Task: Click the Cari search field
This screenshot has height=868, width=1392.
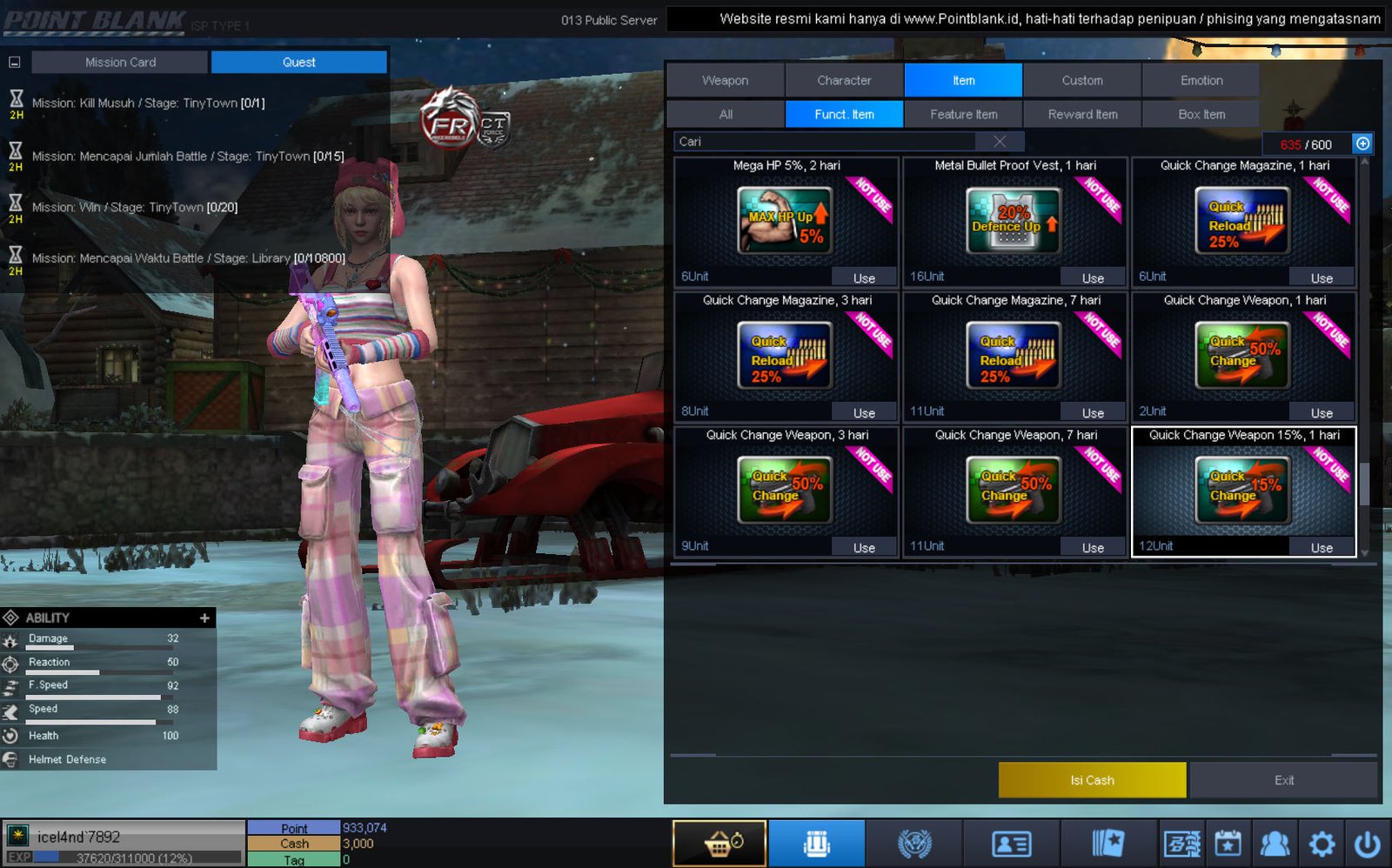Action: coord(826,142)
